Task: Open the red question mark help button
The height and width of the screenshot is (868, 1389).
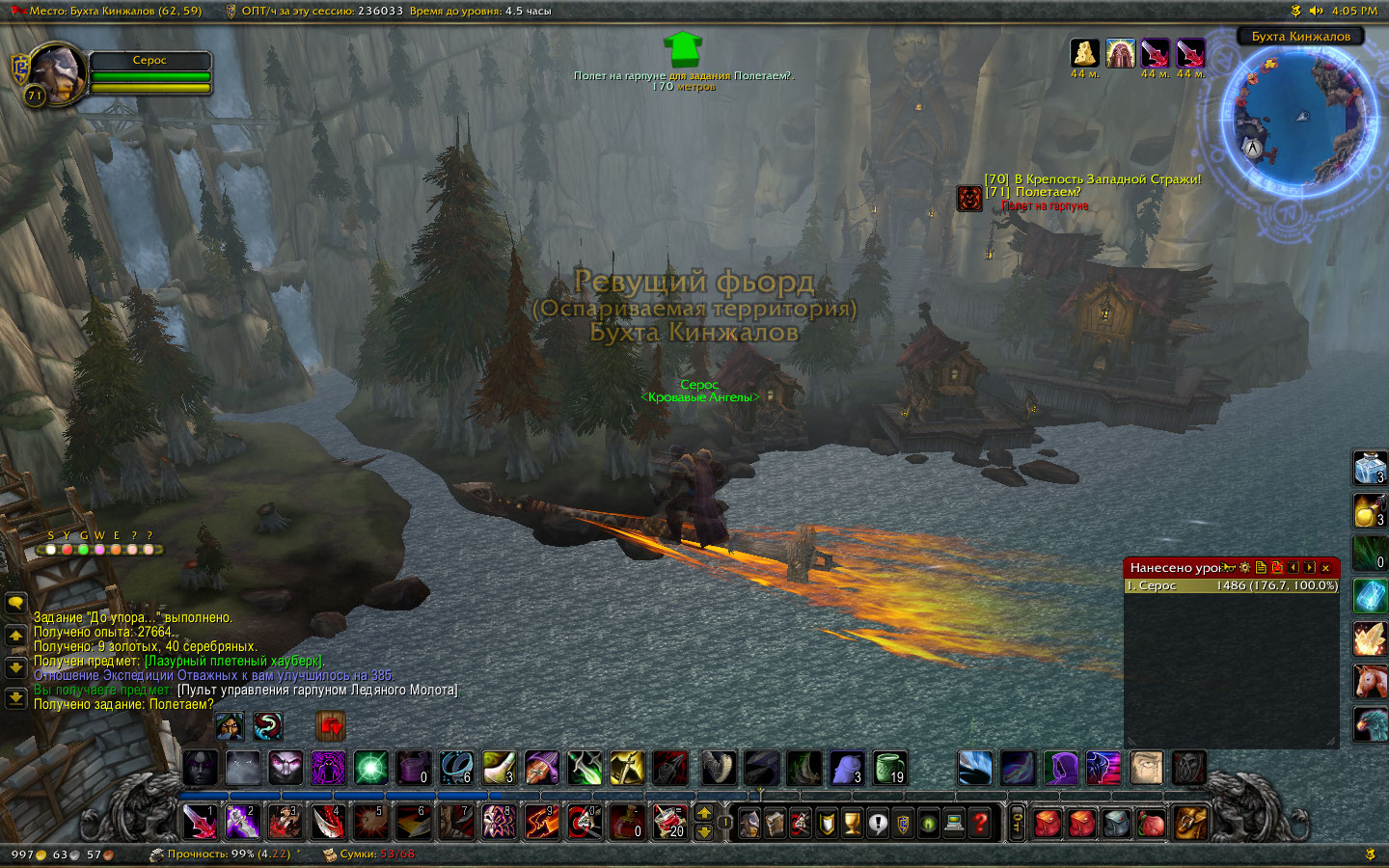Action: tap(980, 823)
